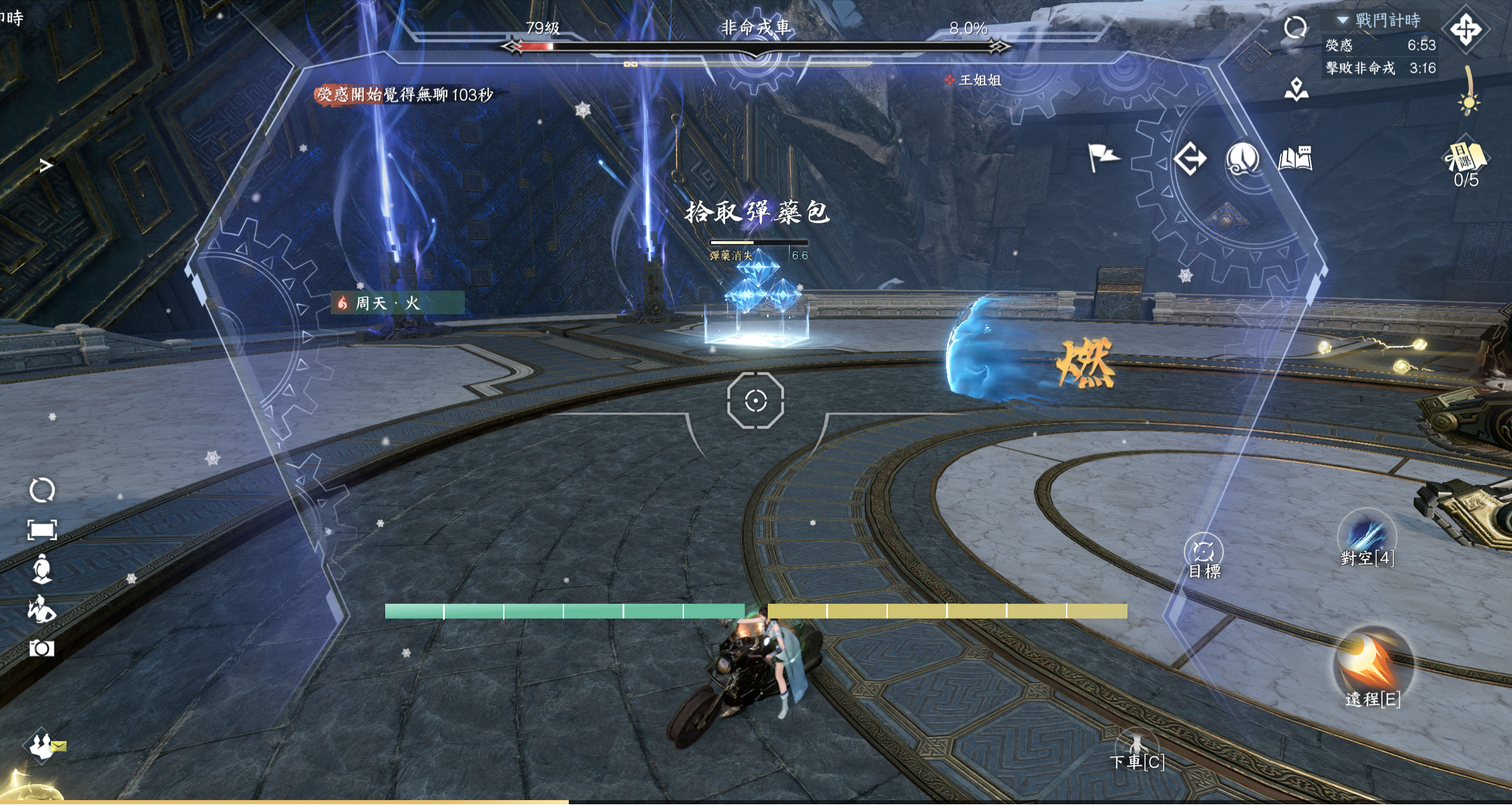The image size is (1512, 806).
Task: Open the friends icon with mail badge
Action: (x=43, y=746)
